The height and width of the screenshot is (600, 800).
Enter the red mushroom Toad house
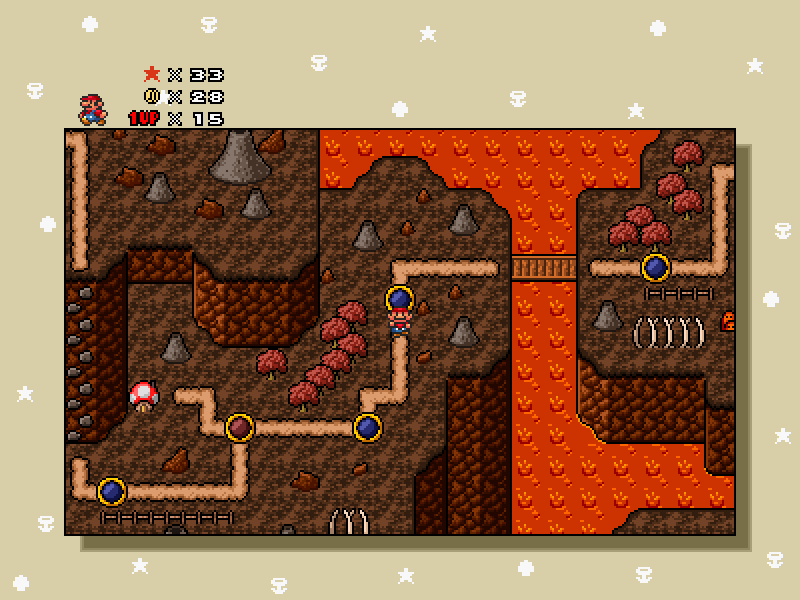(x=144, y=396)
